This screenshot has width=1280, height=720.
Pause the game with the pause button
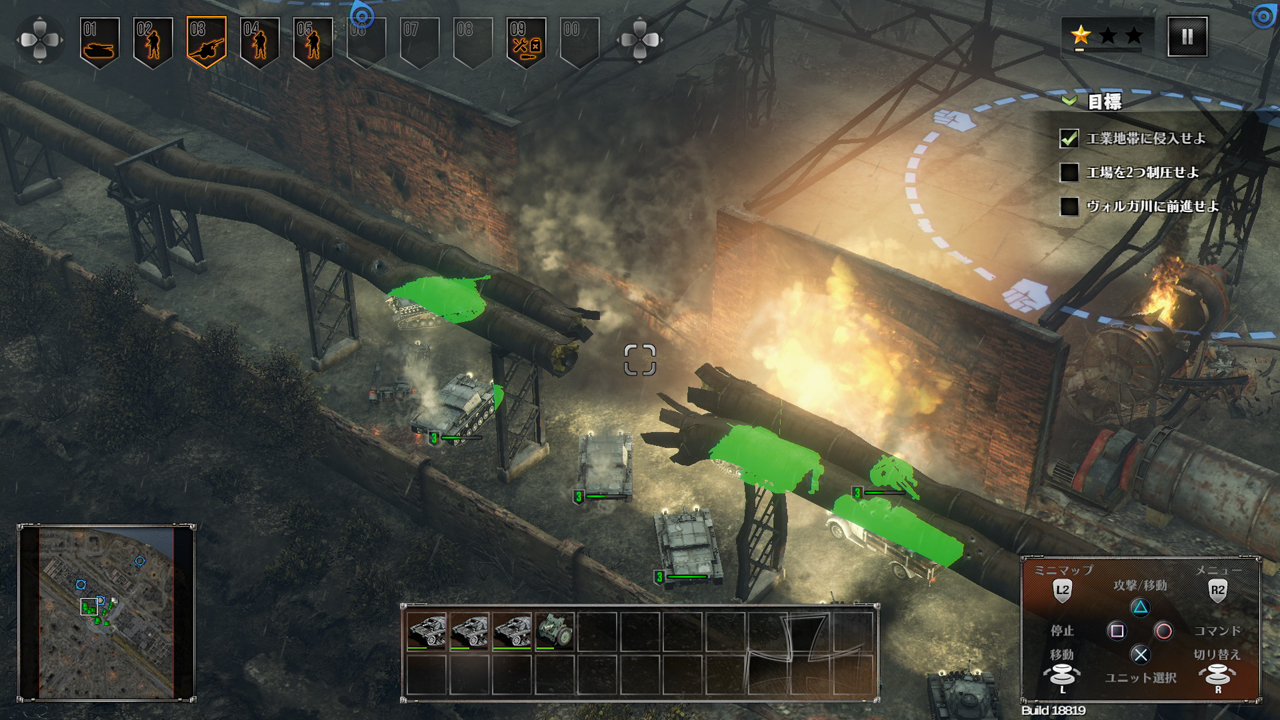(1187, 36)
